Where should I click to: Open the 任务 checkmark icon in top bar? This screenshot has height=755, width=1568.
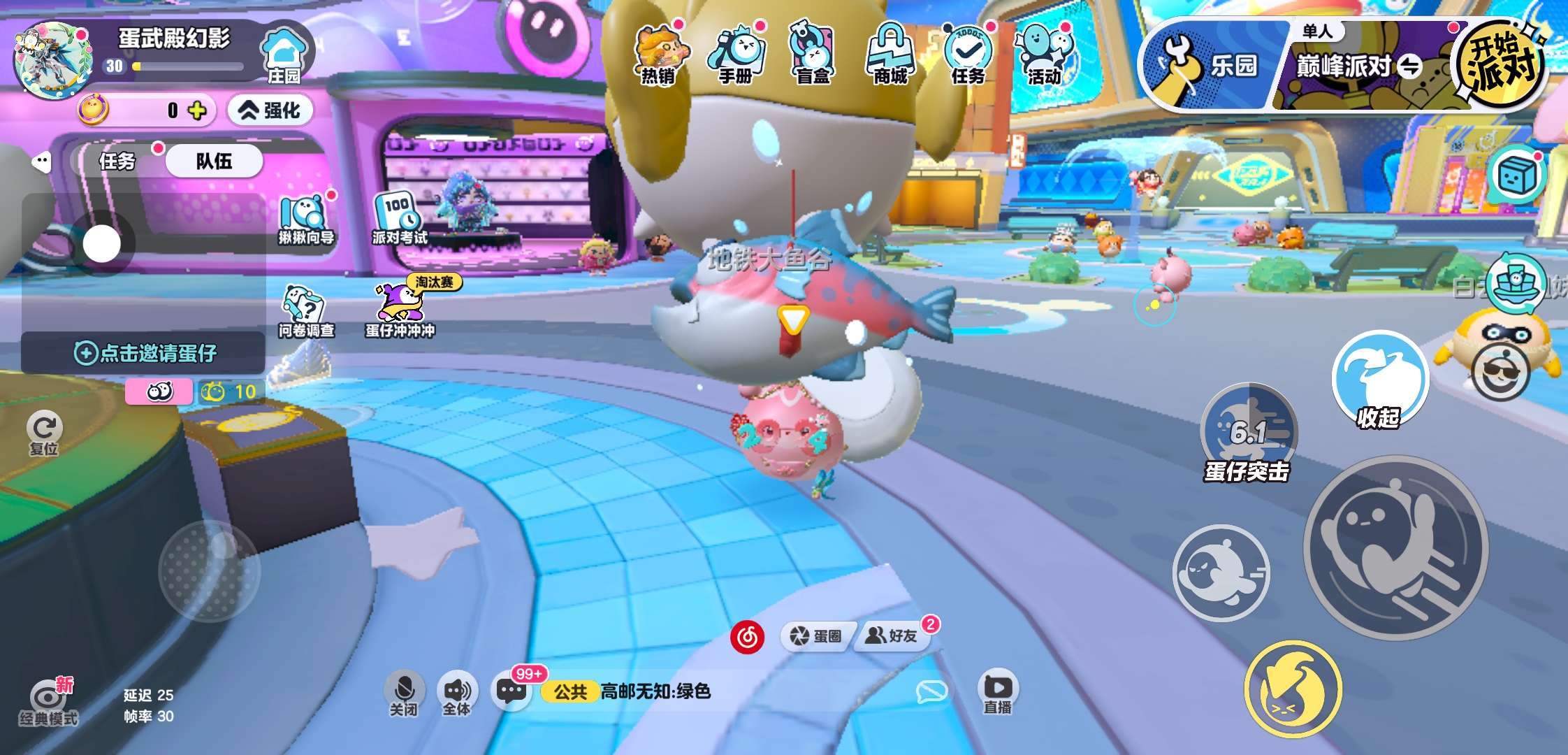pos(968,54)
